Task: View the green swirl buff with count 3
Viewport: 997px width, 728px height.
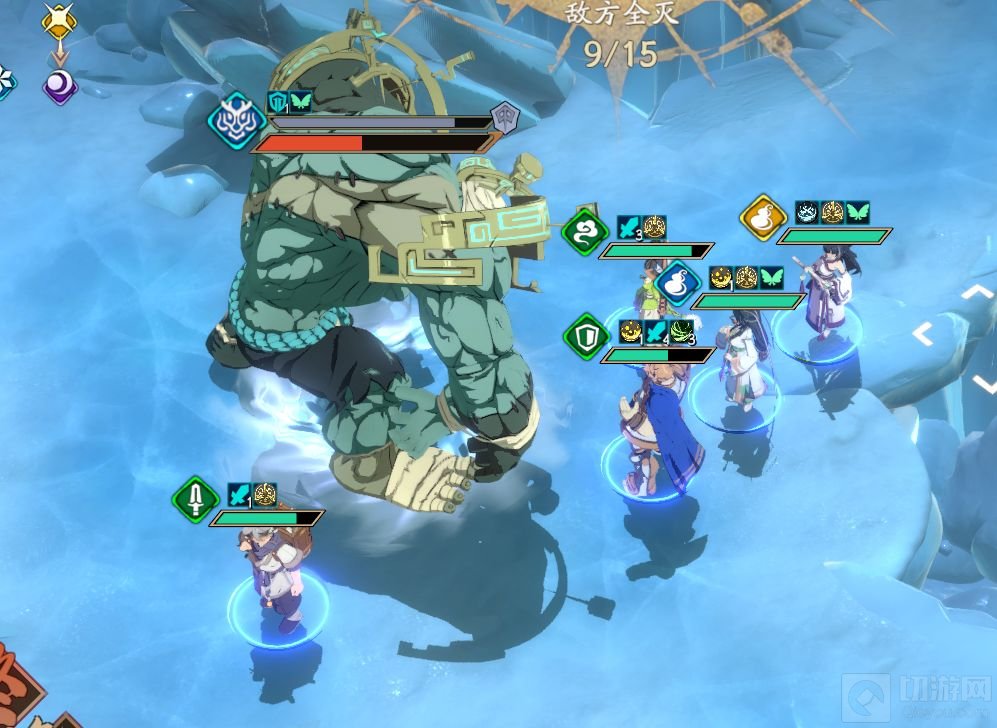Action: 682,331
